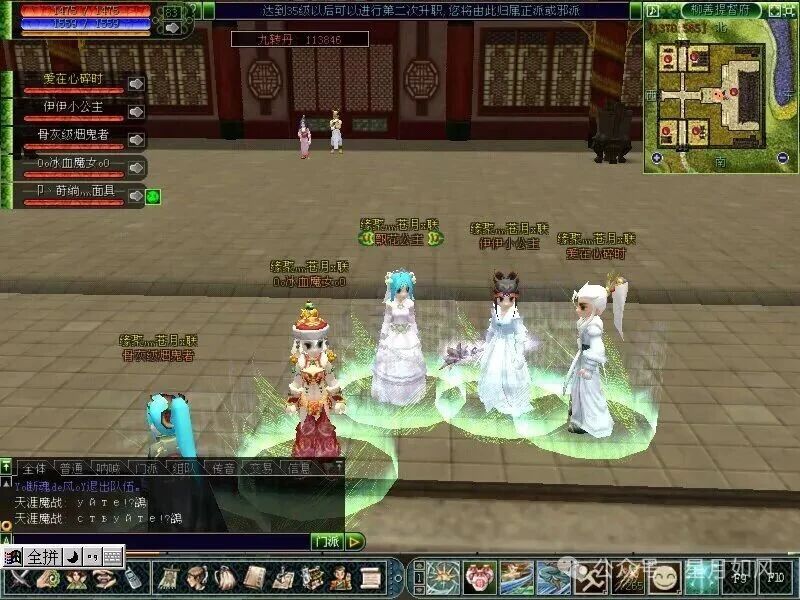This screenshot has width=800, height=600.
Task: Click the 门派 chat channel button
Action: tap(326, 541)
